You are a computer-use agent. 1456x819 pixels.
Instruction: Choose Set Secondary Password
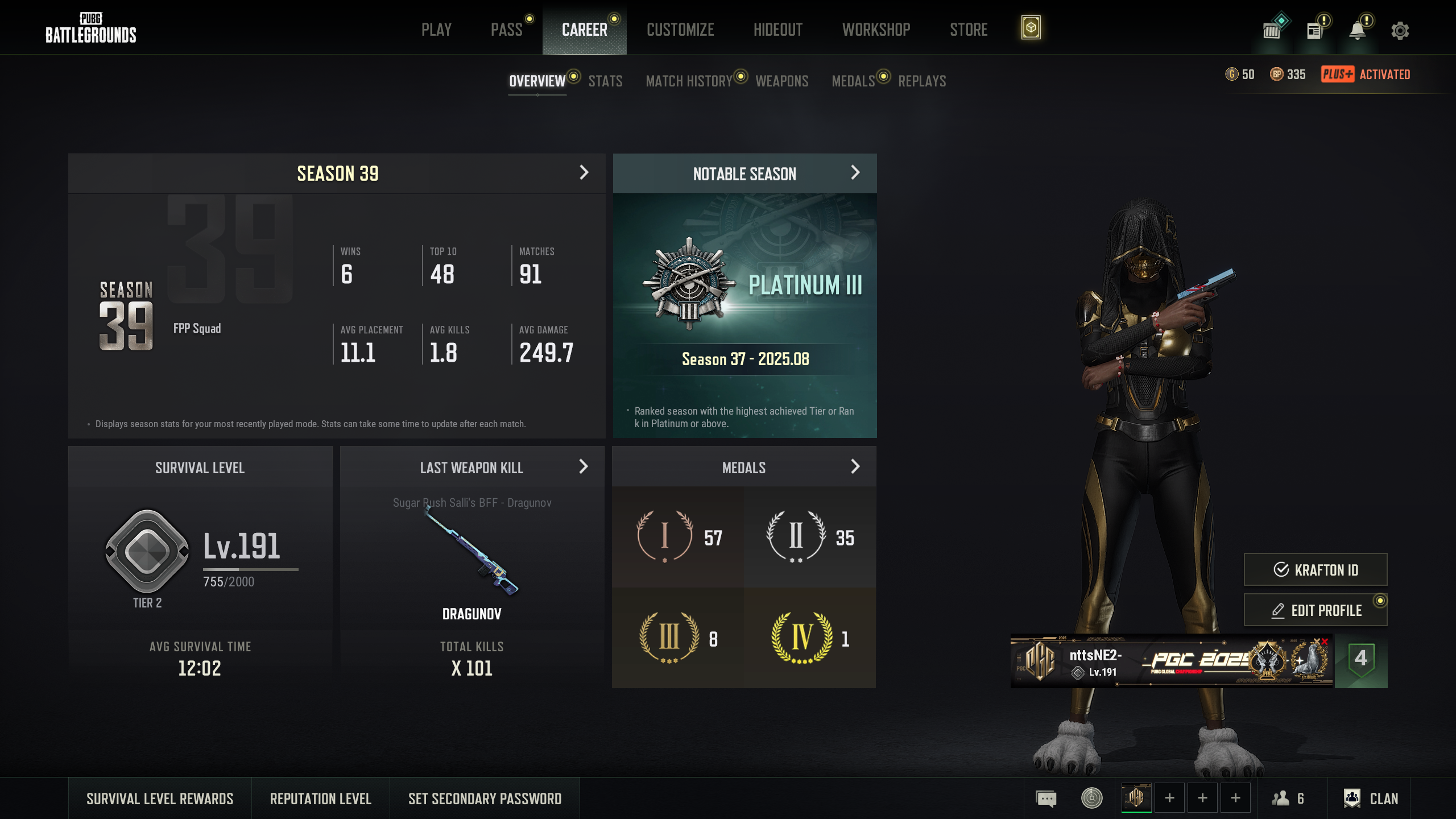485,799
